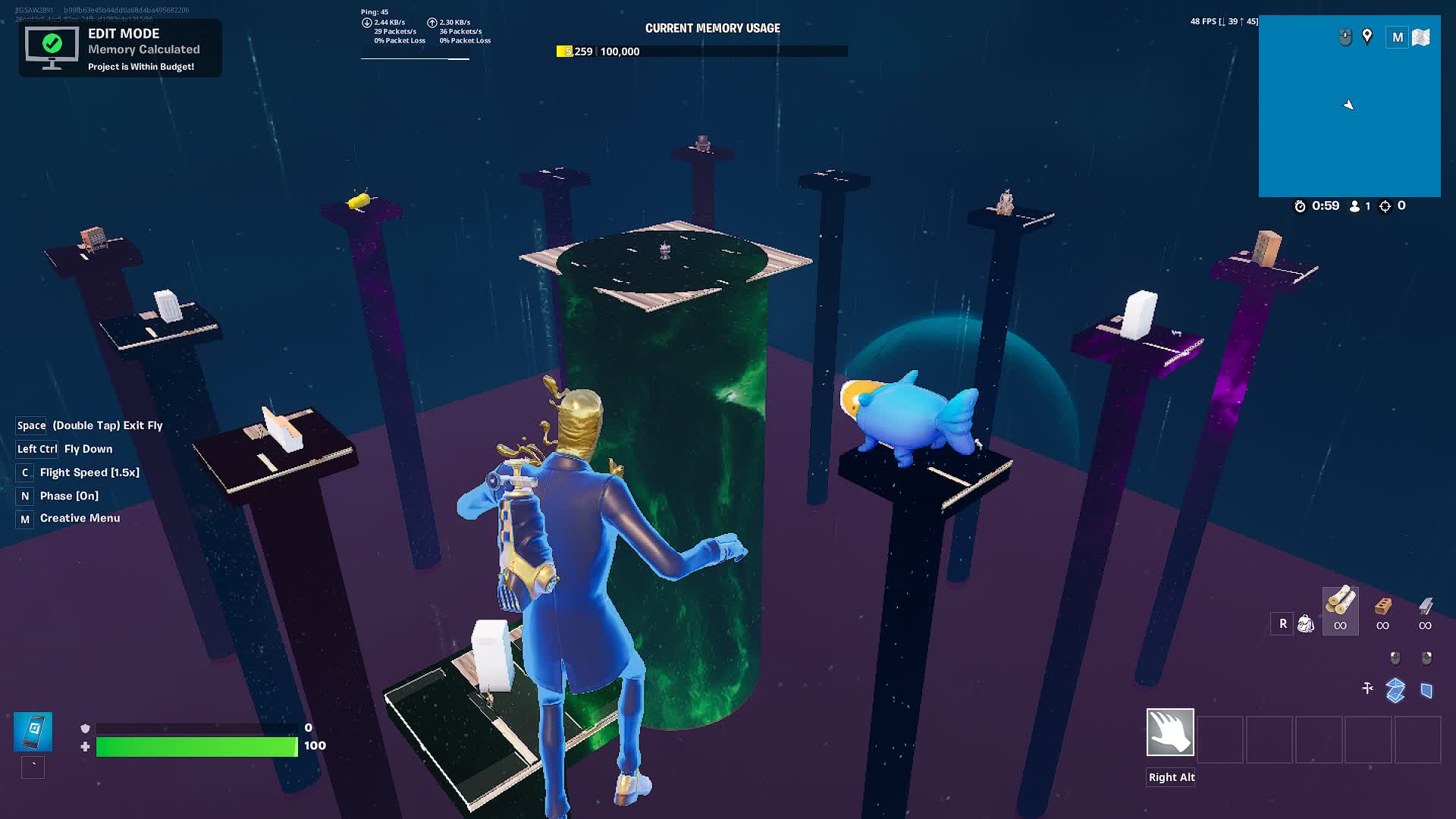Click the blue minimap
This screenshot has width=1456, height=819.
1349,121
